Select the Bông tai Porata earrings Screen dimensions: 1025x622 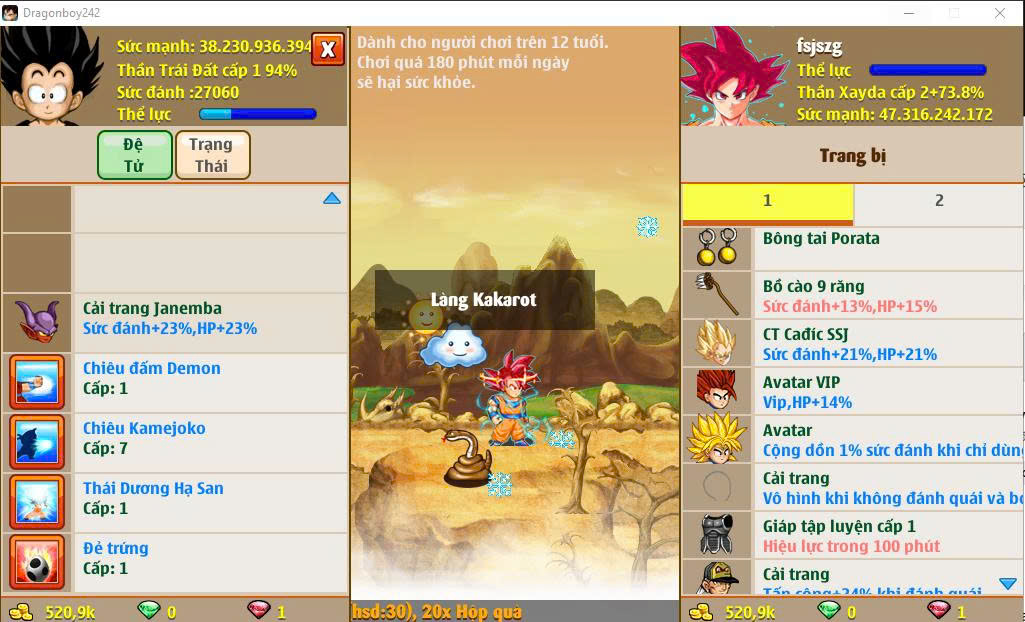850,246
